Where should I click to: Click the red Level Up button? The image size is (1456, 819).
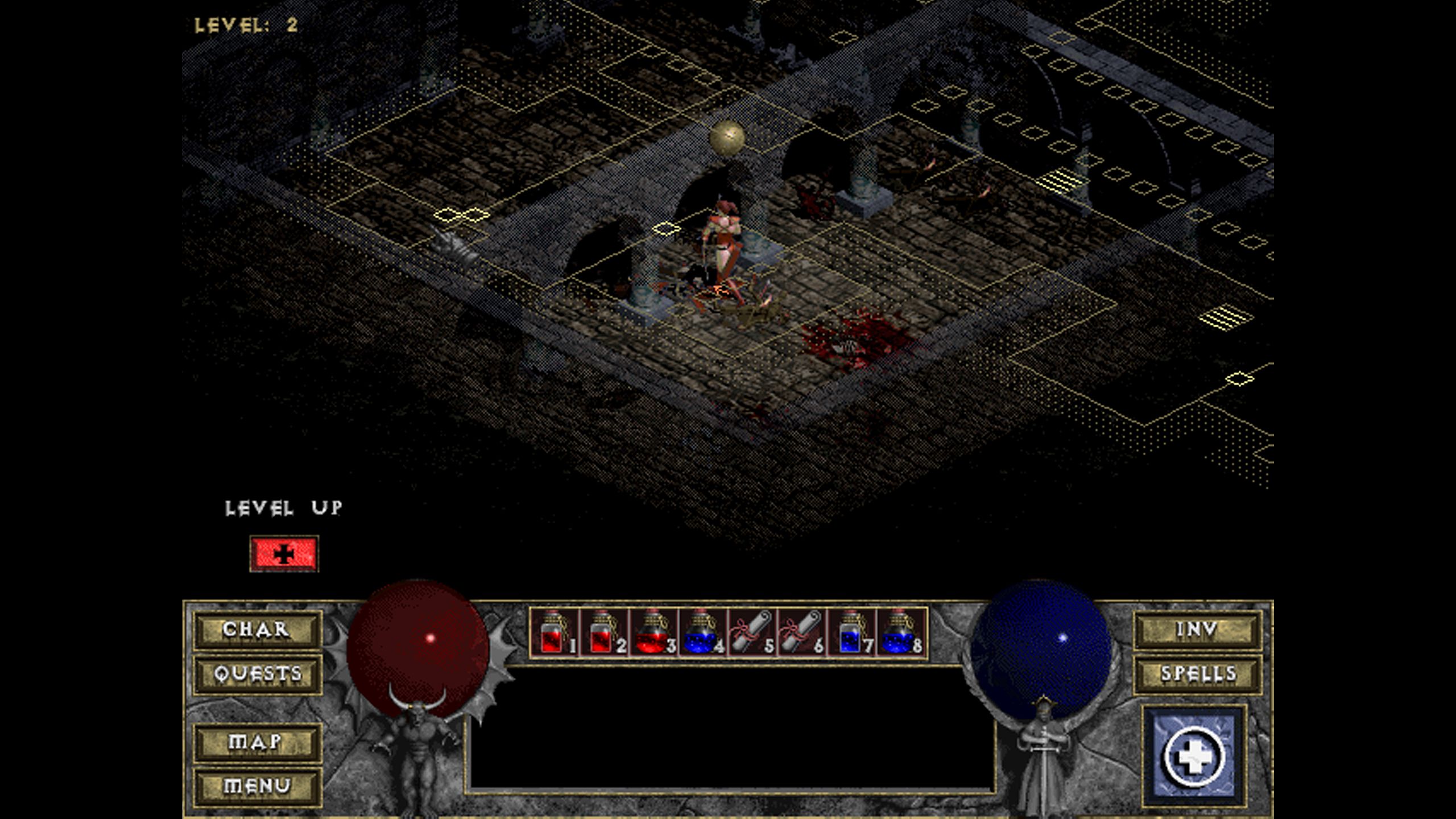(284, 553)
